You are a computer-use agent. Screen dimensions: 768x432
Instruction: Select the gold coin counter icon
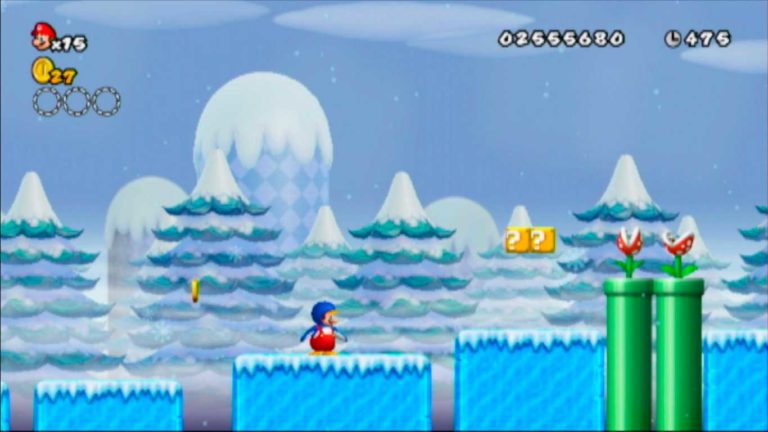[42, 70]
